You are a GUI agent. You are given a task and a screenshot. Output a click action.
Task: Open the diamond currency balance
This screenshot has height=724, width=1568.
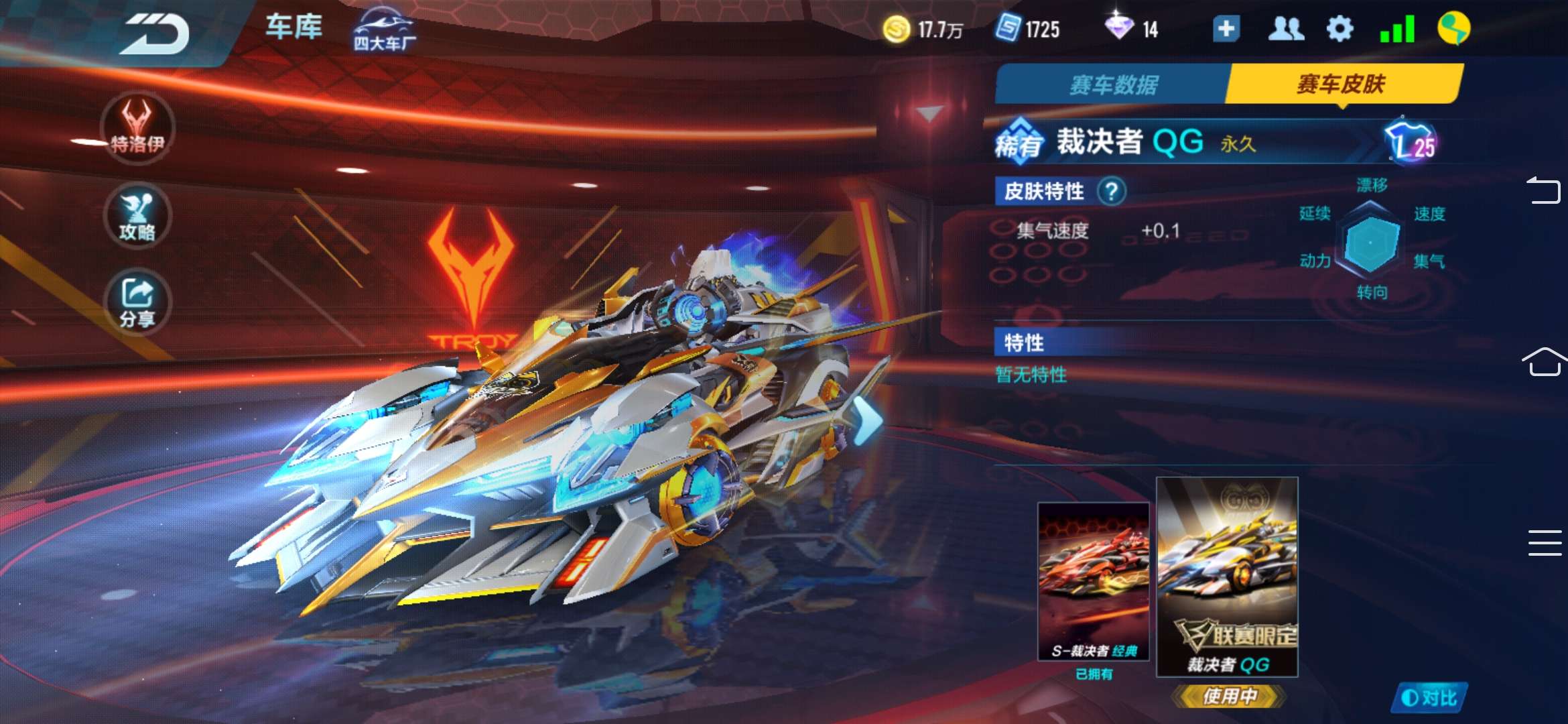coord(1132,28)
